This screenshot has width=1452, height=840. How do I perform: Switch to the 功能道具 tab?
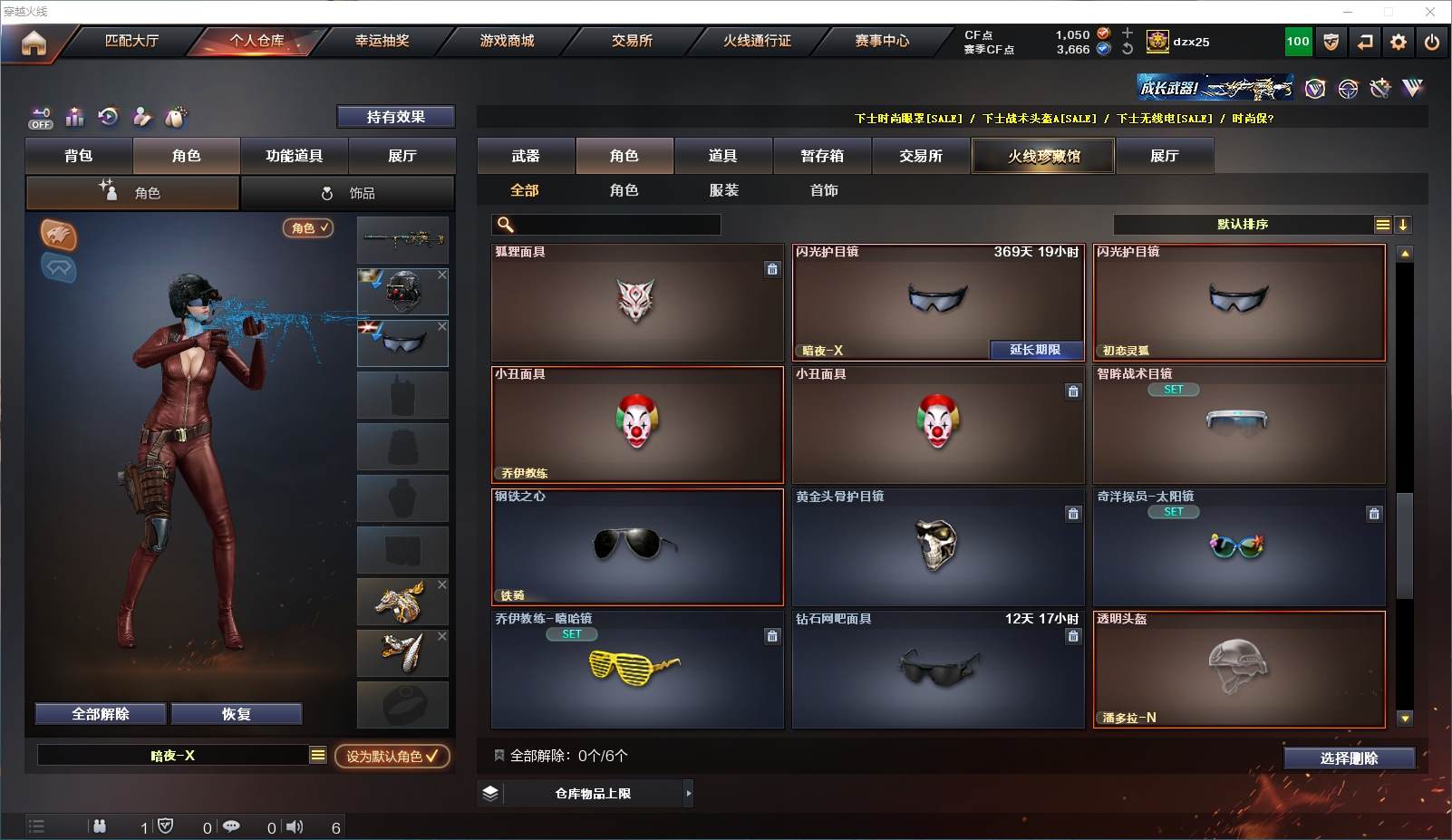click(294, 156)
